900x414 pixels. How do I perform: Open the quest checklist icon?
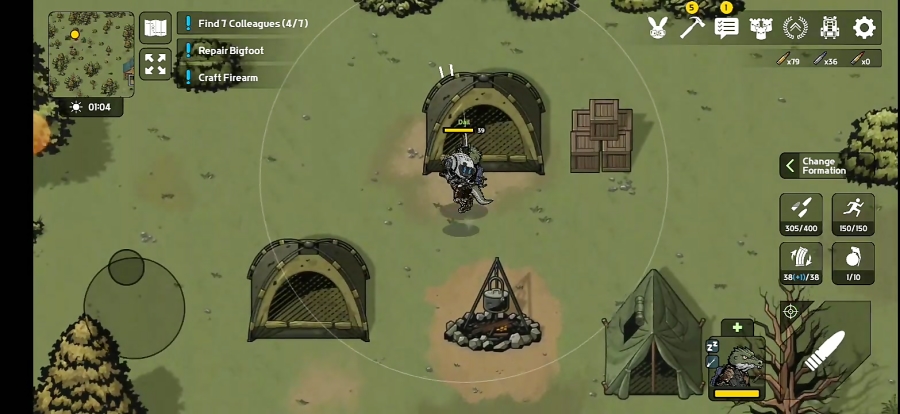(727, 28)
